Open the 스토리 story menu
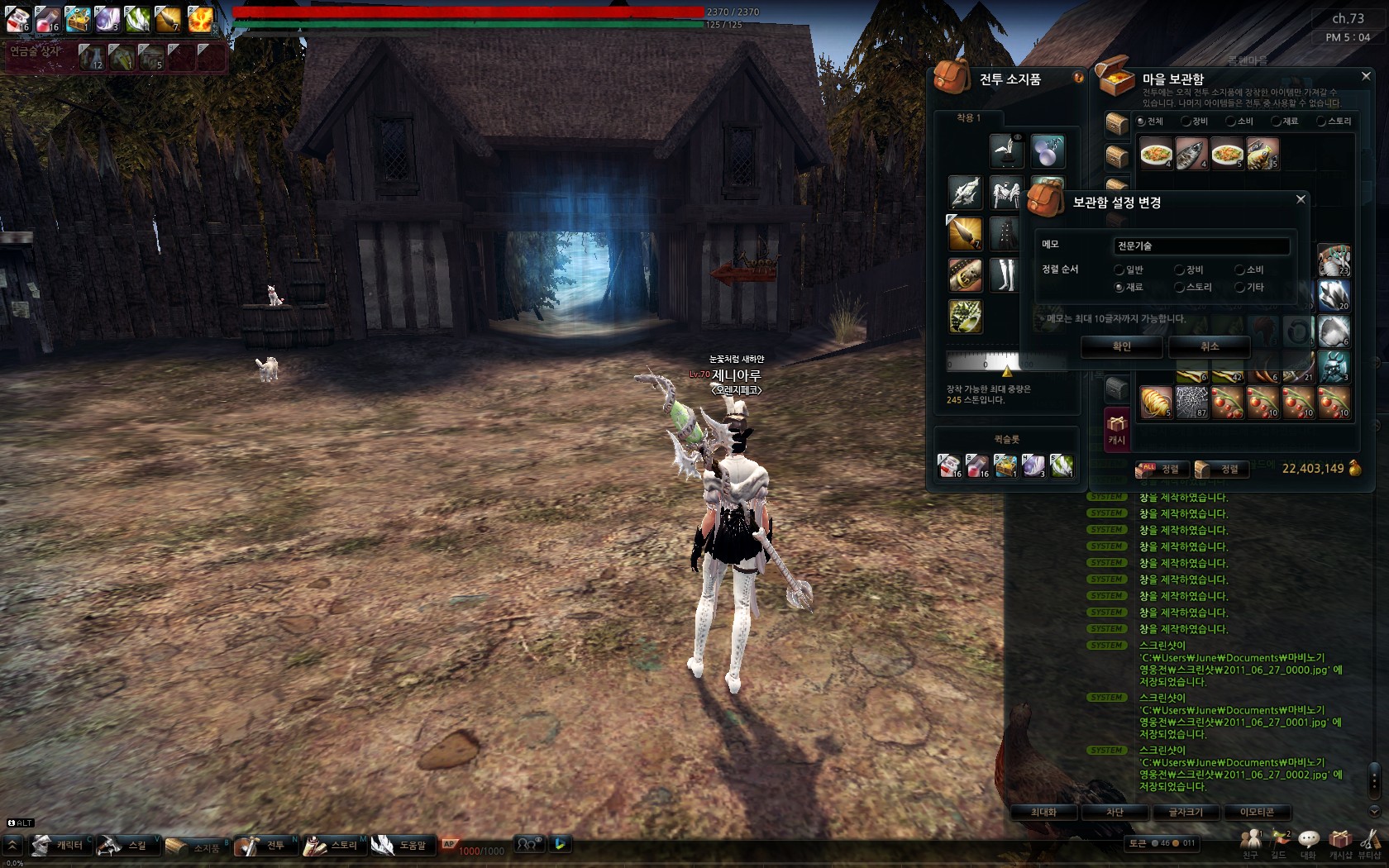 point(332,845)
